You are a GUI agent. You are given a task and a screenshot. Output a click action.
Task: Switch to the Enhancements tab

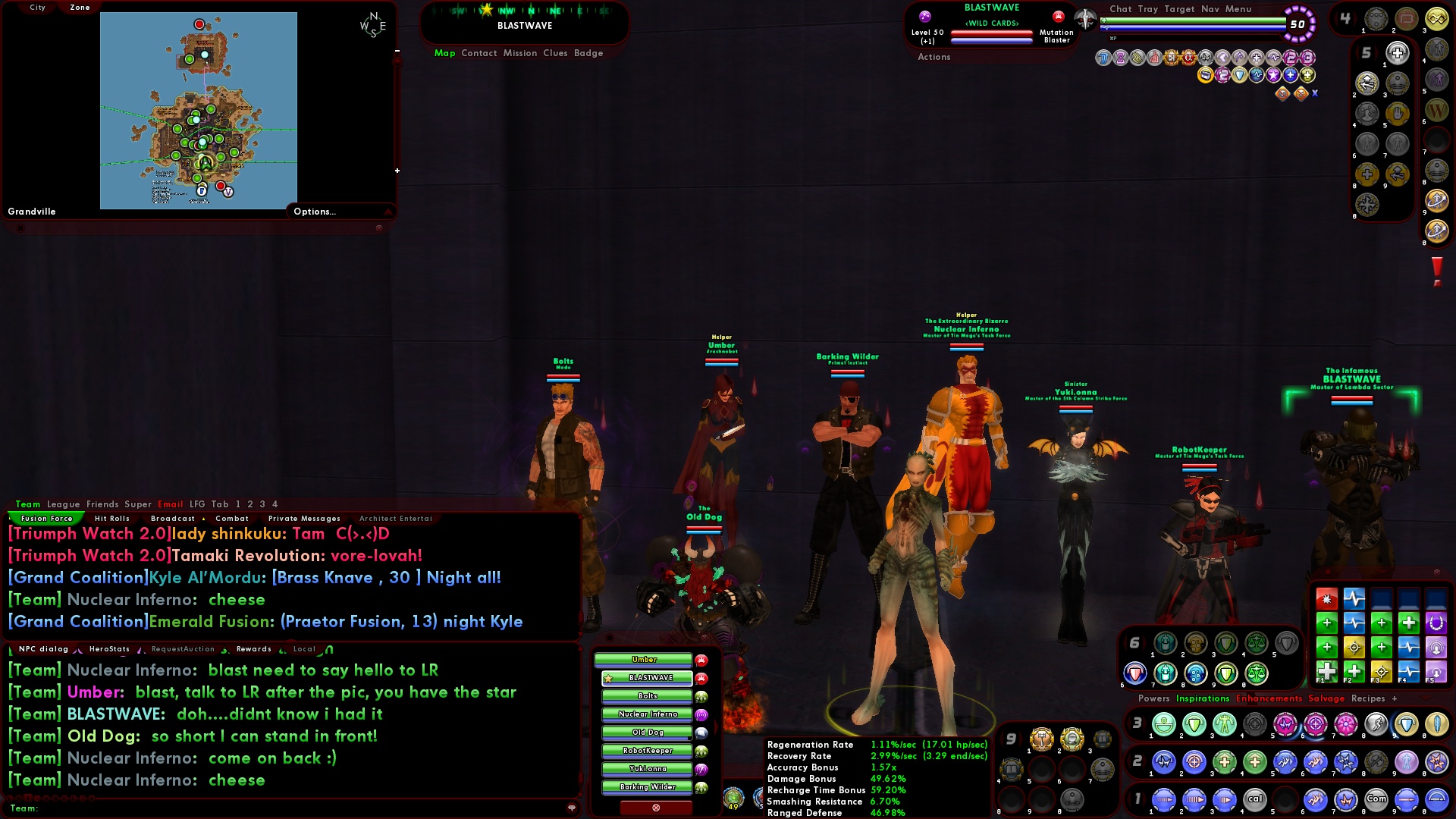tap(1270, 699)
